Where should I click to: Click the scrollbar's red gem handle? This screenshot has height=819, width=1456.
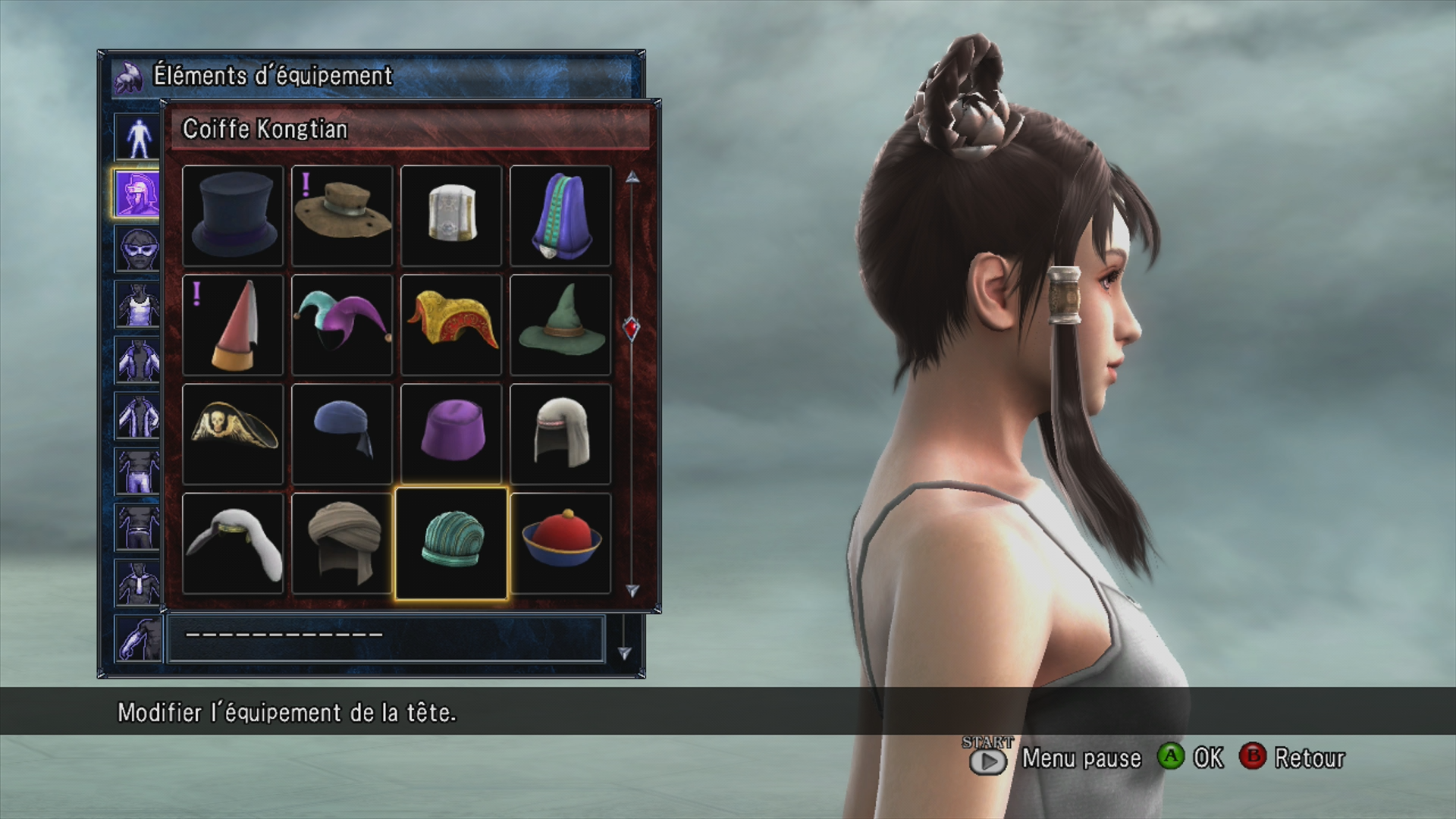632,328
